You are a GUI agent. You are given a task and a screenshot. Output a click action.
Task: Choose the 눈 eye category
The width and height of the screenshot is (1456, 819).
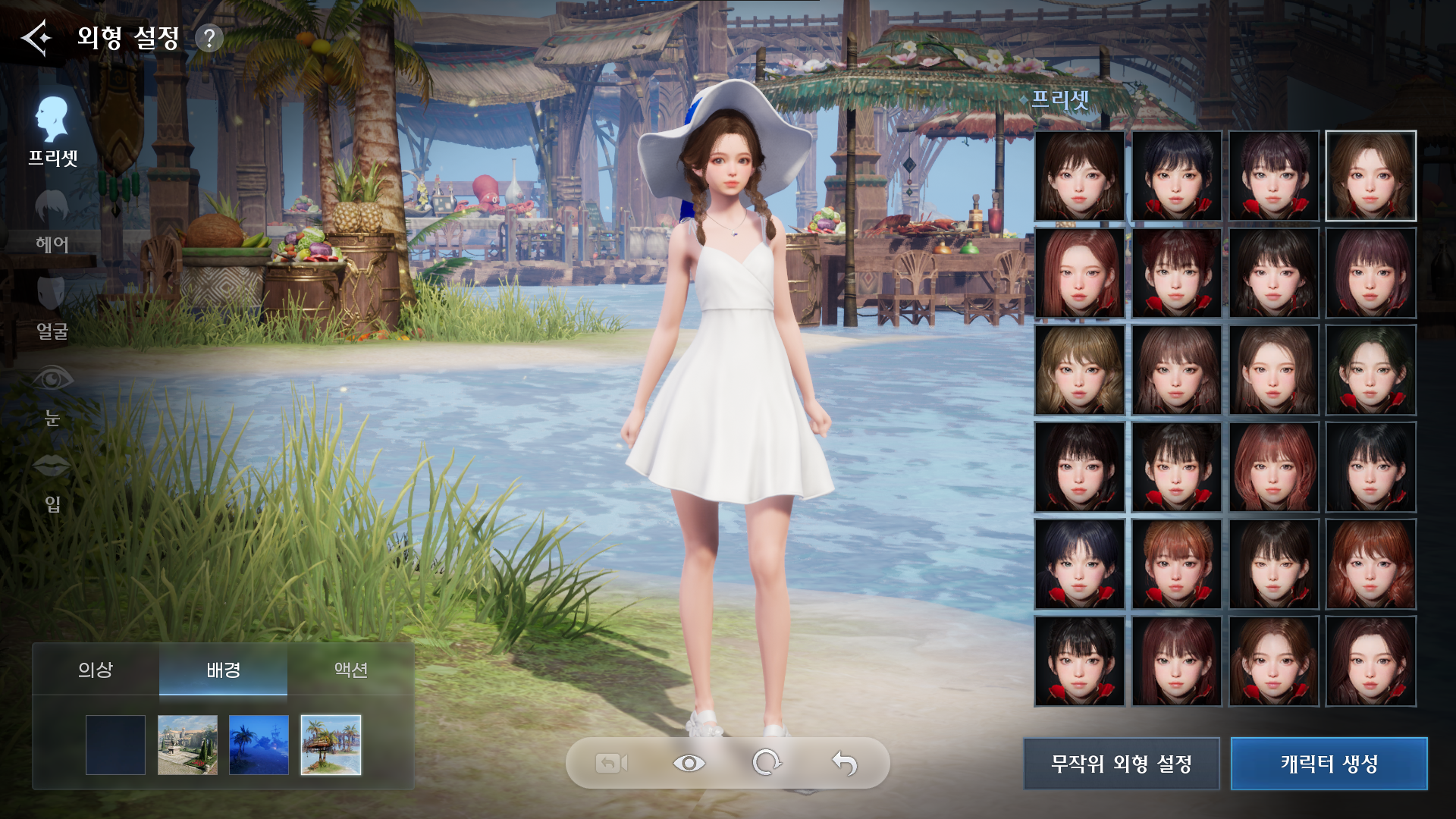coord(52,394)
